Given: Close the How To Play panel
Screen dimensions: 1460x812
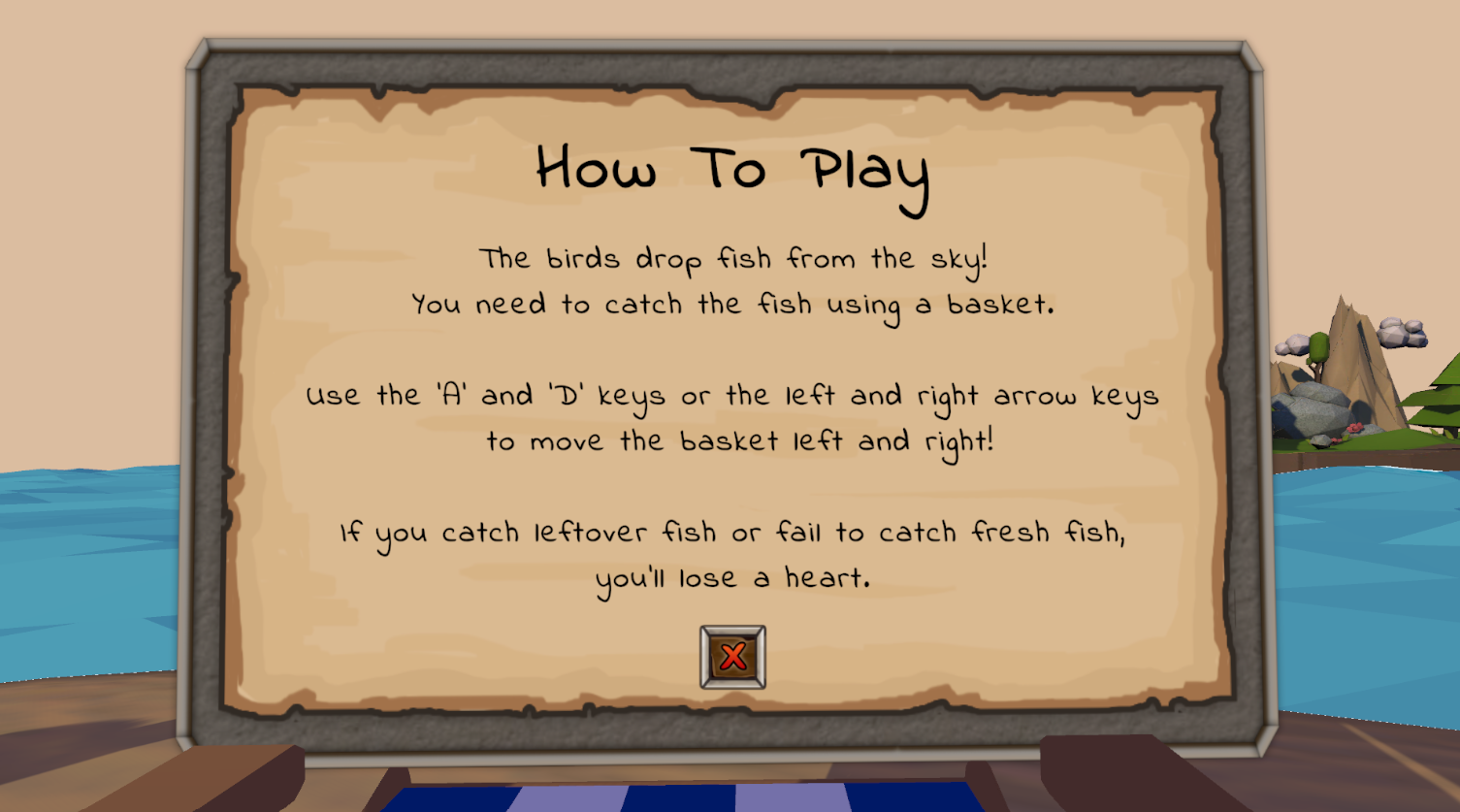Looking at the screenshot, I should pos(732,657).
